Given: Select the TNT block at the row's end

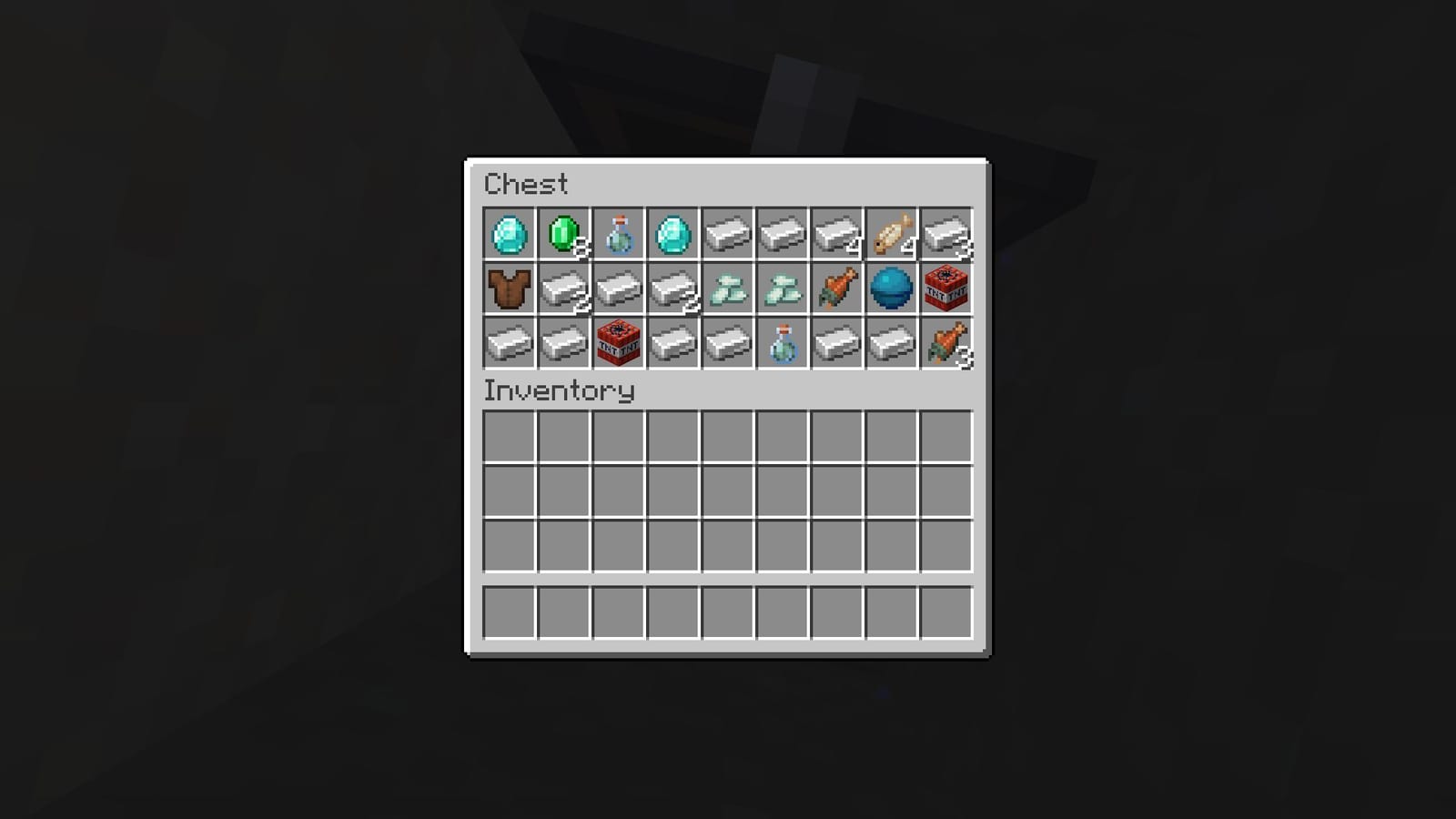Looking at the screenshot, I should tap(945, 289).
